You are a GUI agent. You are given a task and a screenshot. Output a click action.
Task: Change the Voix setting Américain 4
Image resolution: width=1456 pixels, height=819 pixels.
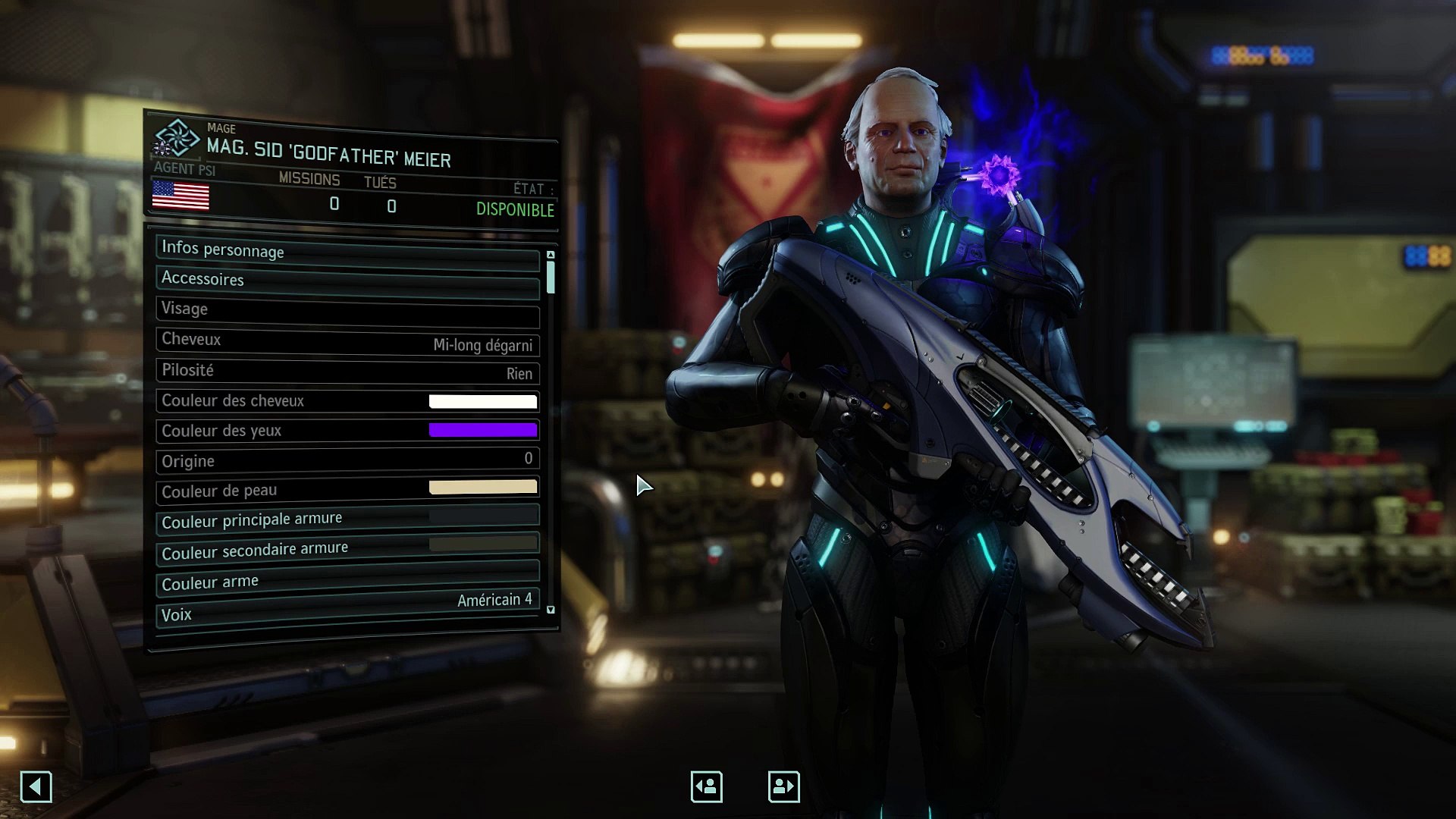coord(347,607)
